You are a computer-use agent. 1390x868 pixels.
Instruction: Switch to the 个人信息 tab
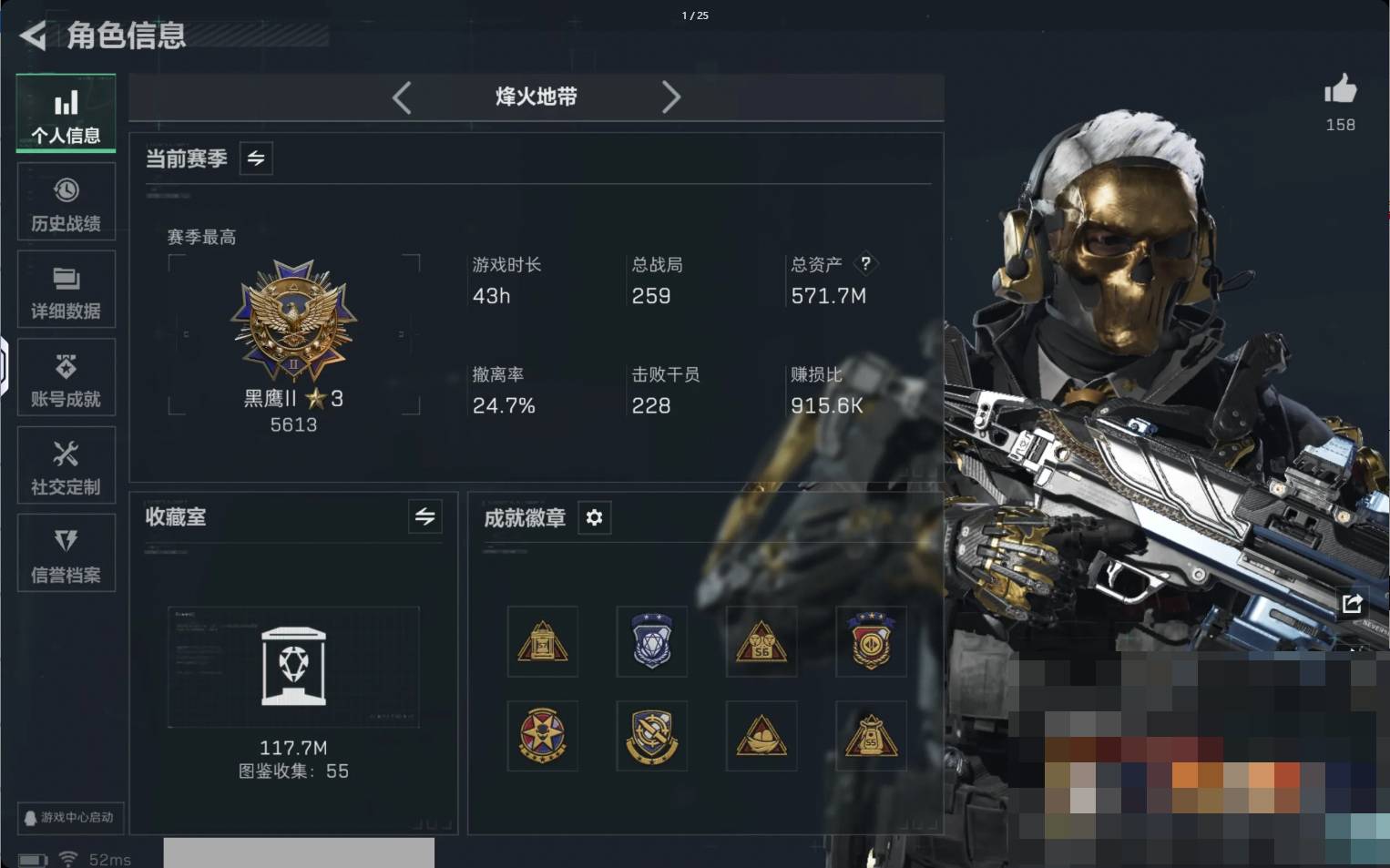point(66,113)
